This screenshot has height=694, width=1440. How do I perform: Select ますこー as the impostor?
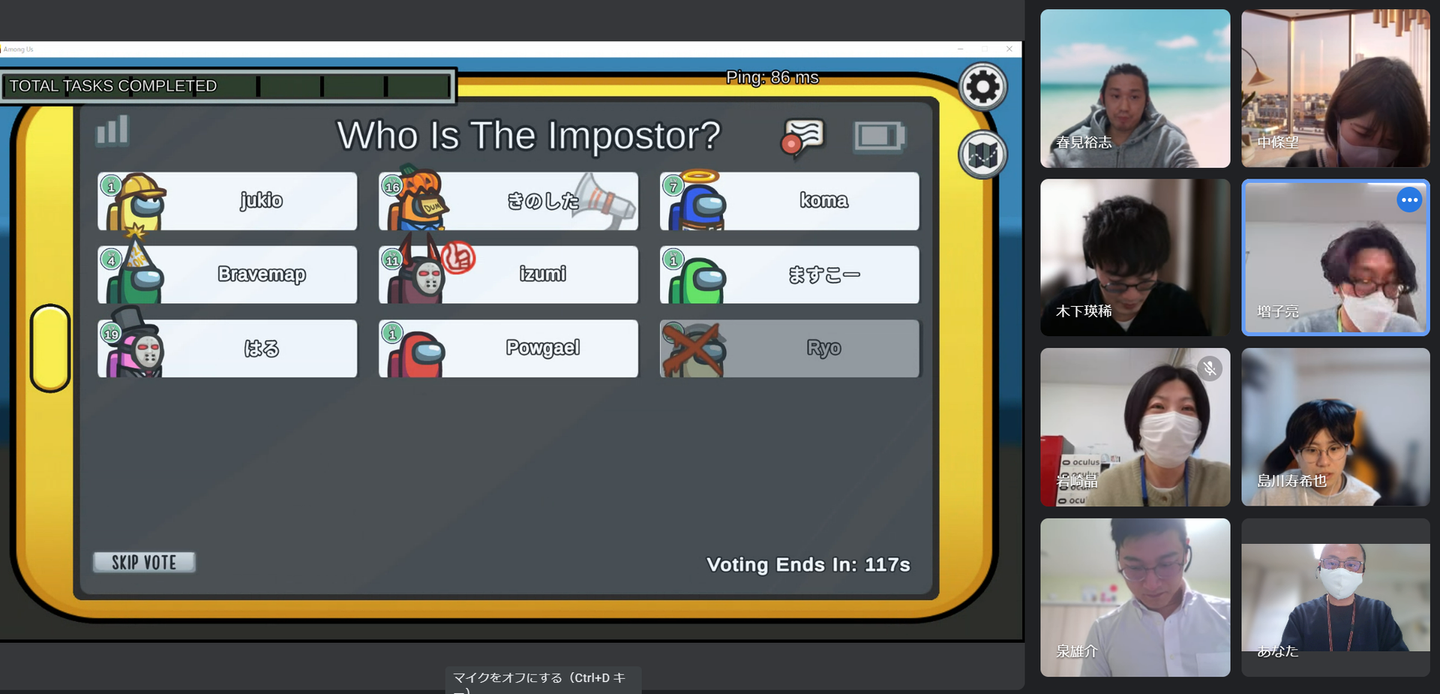789,275
